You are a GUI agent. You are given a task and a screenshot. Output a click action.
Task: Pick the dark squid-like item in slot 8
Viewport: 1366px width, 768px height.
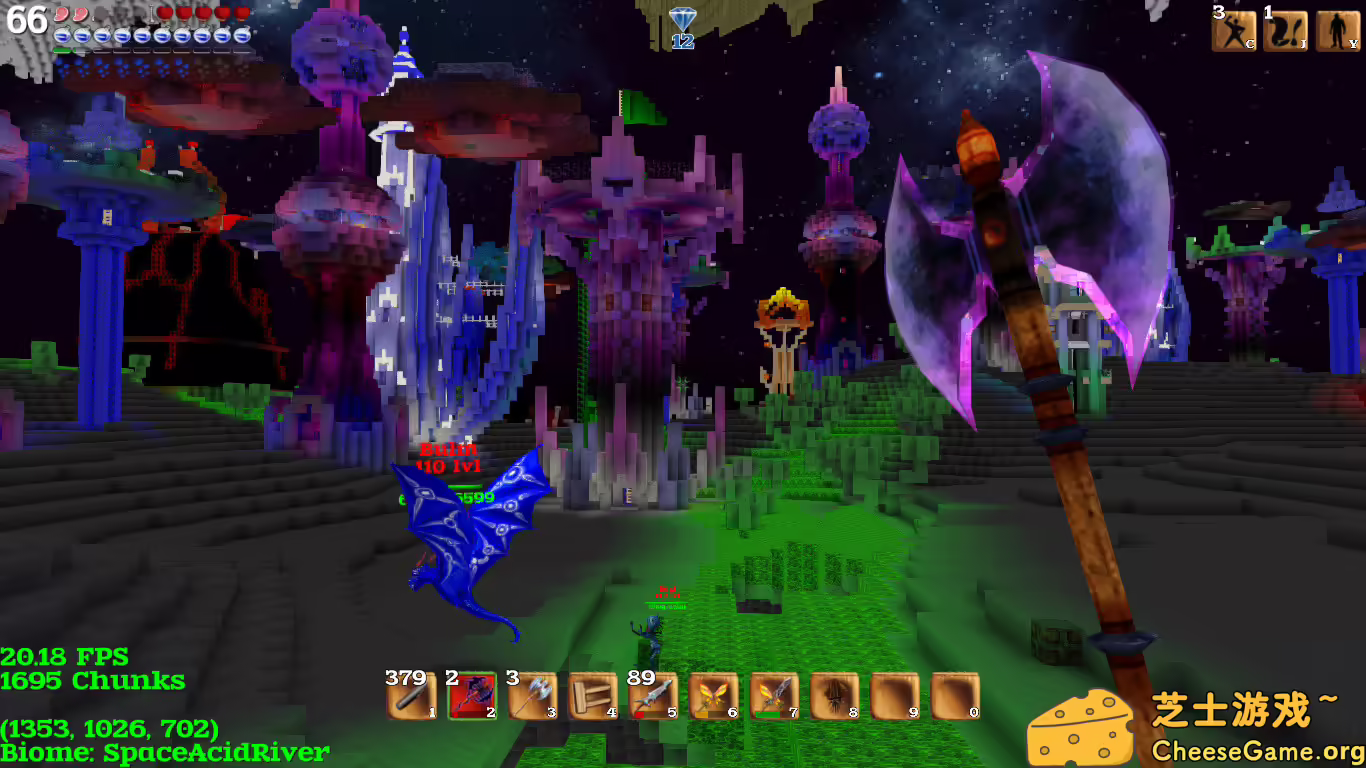tap(835, 696)
